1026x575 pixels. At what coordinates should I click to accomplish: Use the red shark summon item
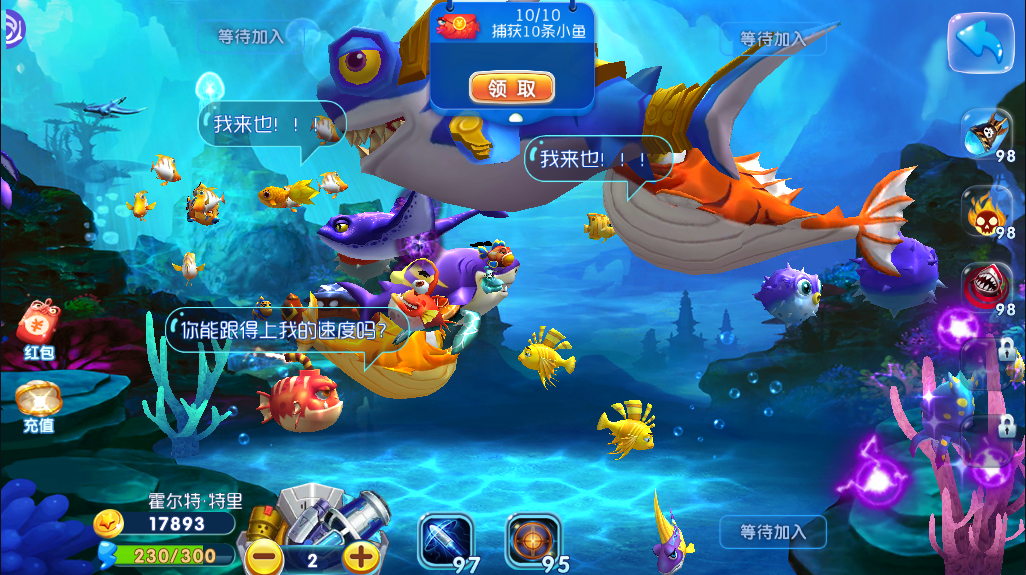pos(989,287)
